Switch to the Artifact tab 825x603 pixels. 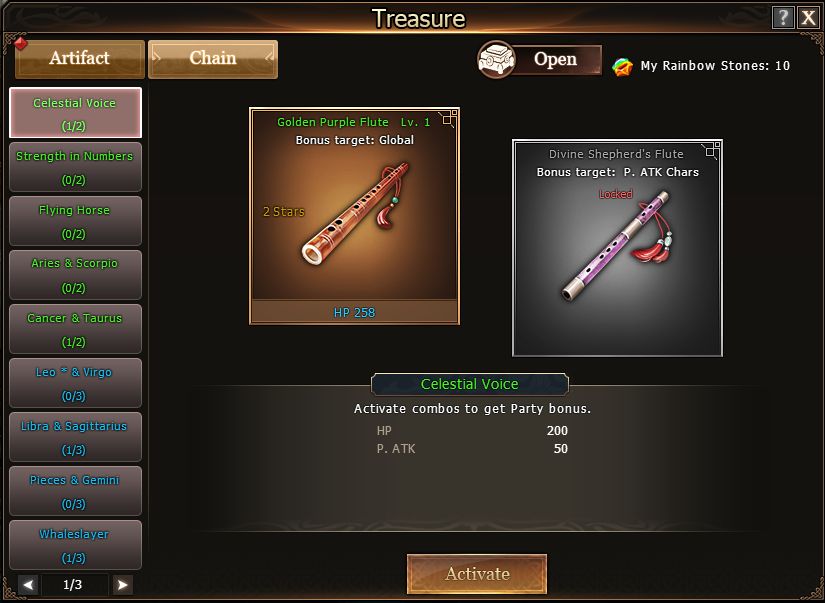click(80, 59)
